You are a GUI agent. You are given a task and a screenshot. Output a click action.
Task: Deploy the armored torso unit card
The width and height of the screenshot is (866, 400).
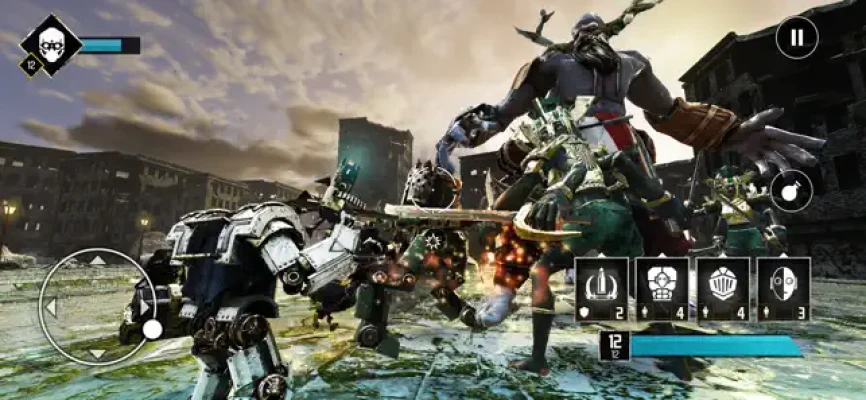point(662,289)
